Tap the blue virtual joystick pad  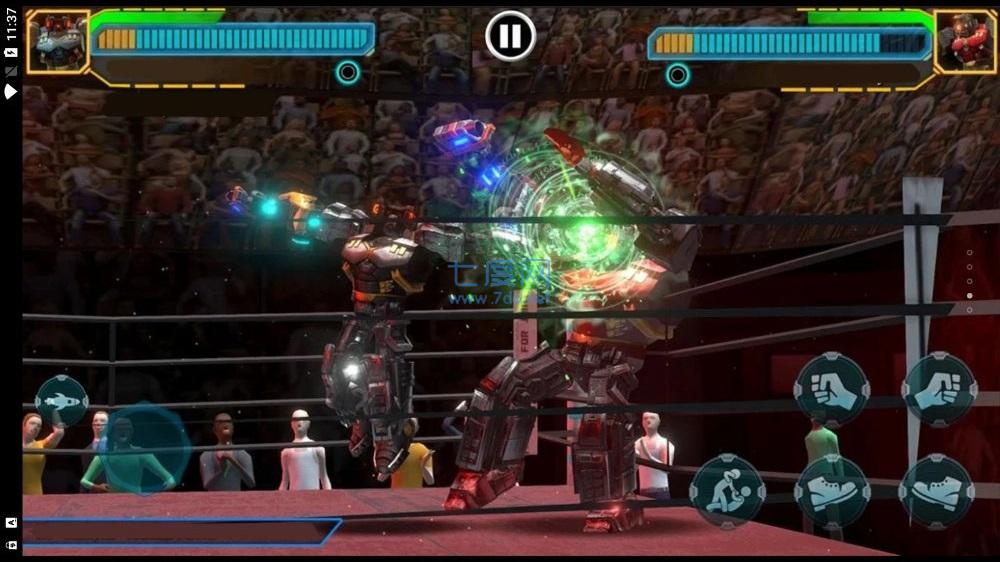click(146, 450)
